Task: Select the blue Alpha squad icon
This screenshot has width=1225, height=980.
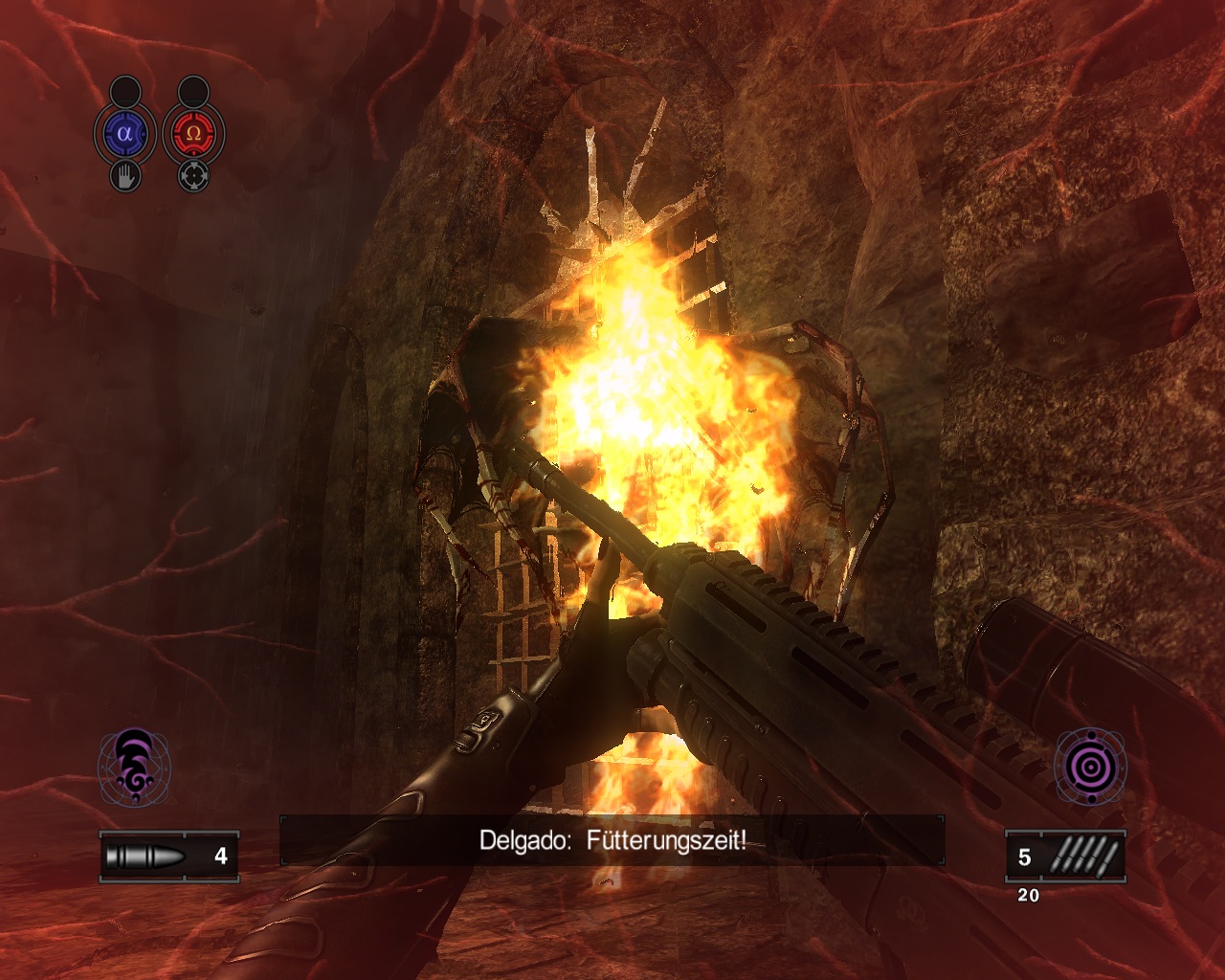Action: pos(124,134)
